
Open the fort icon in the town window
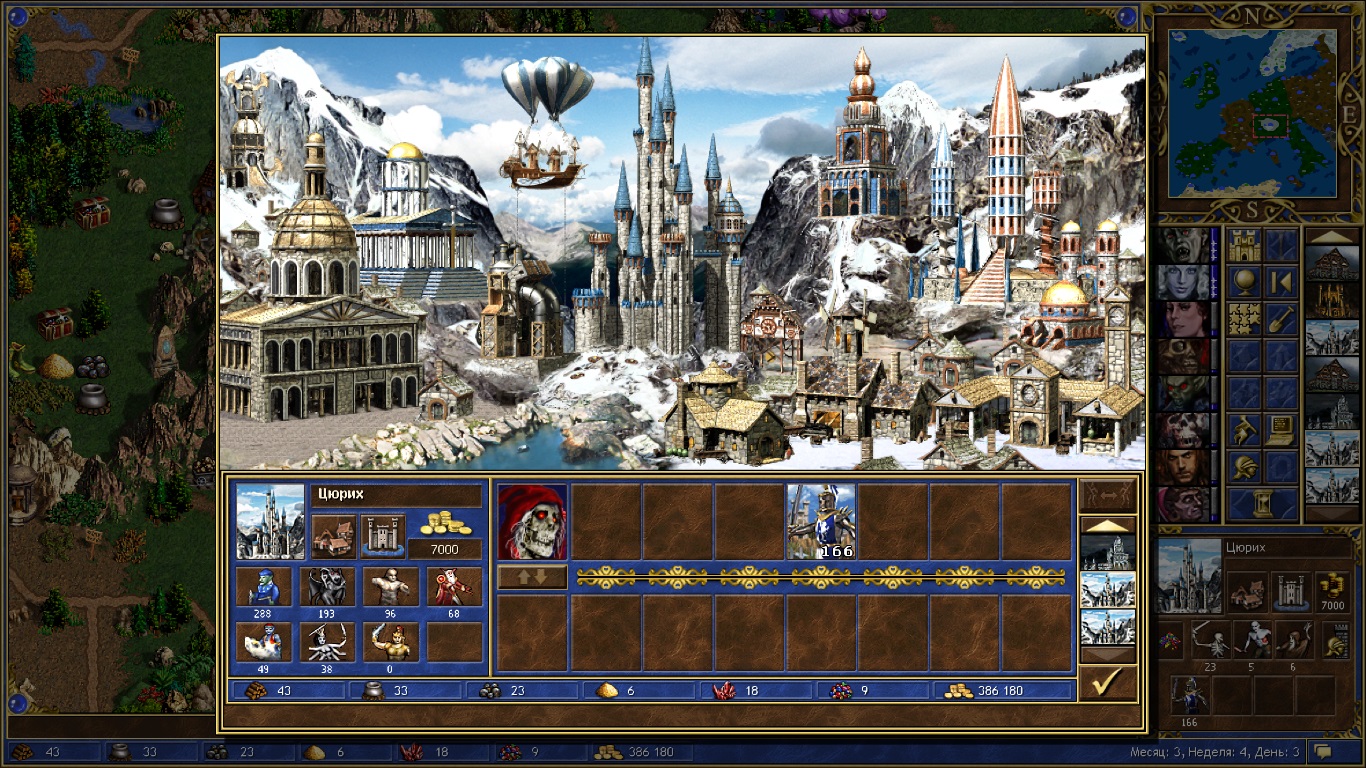(x=382, y=537)
